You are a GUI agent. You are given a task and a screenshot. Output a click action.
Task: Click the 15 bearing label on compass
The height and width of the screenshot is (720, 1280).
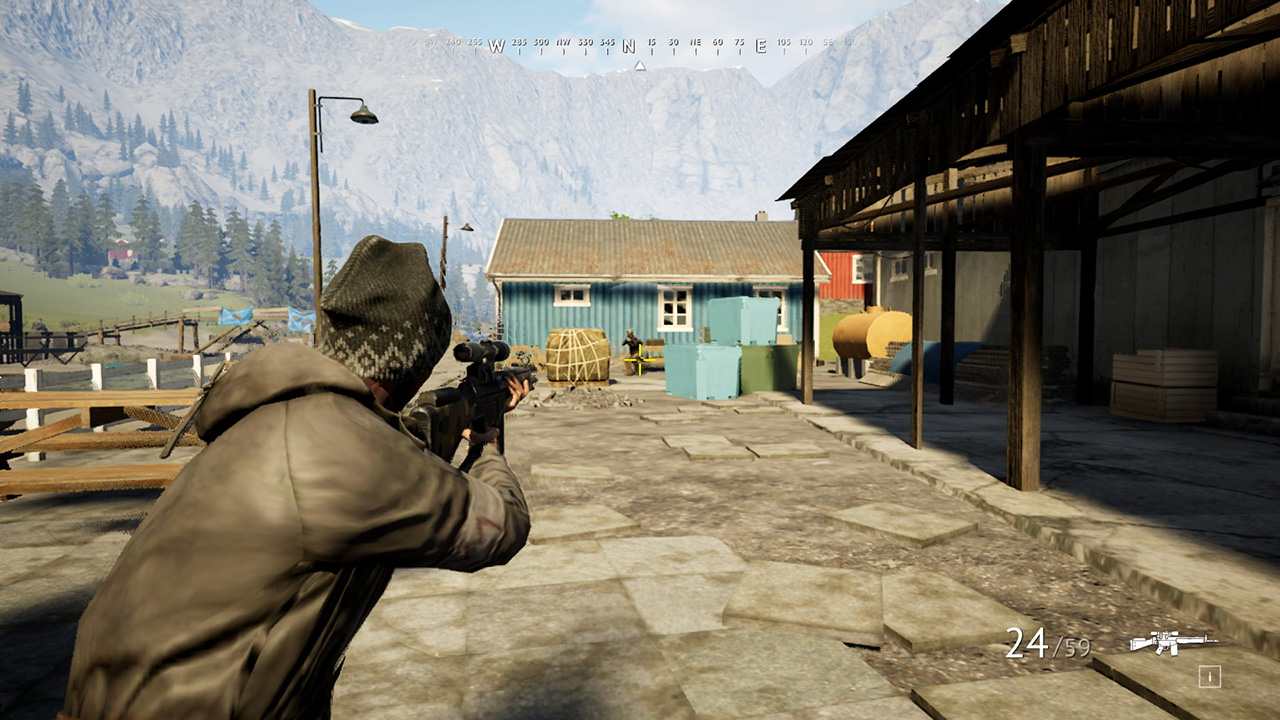pyautogui.click(x=651, y=44)
